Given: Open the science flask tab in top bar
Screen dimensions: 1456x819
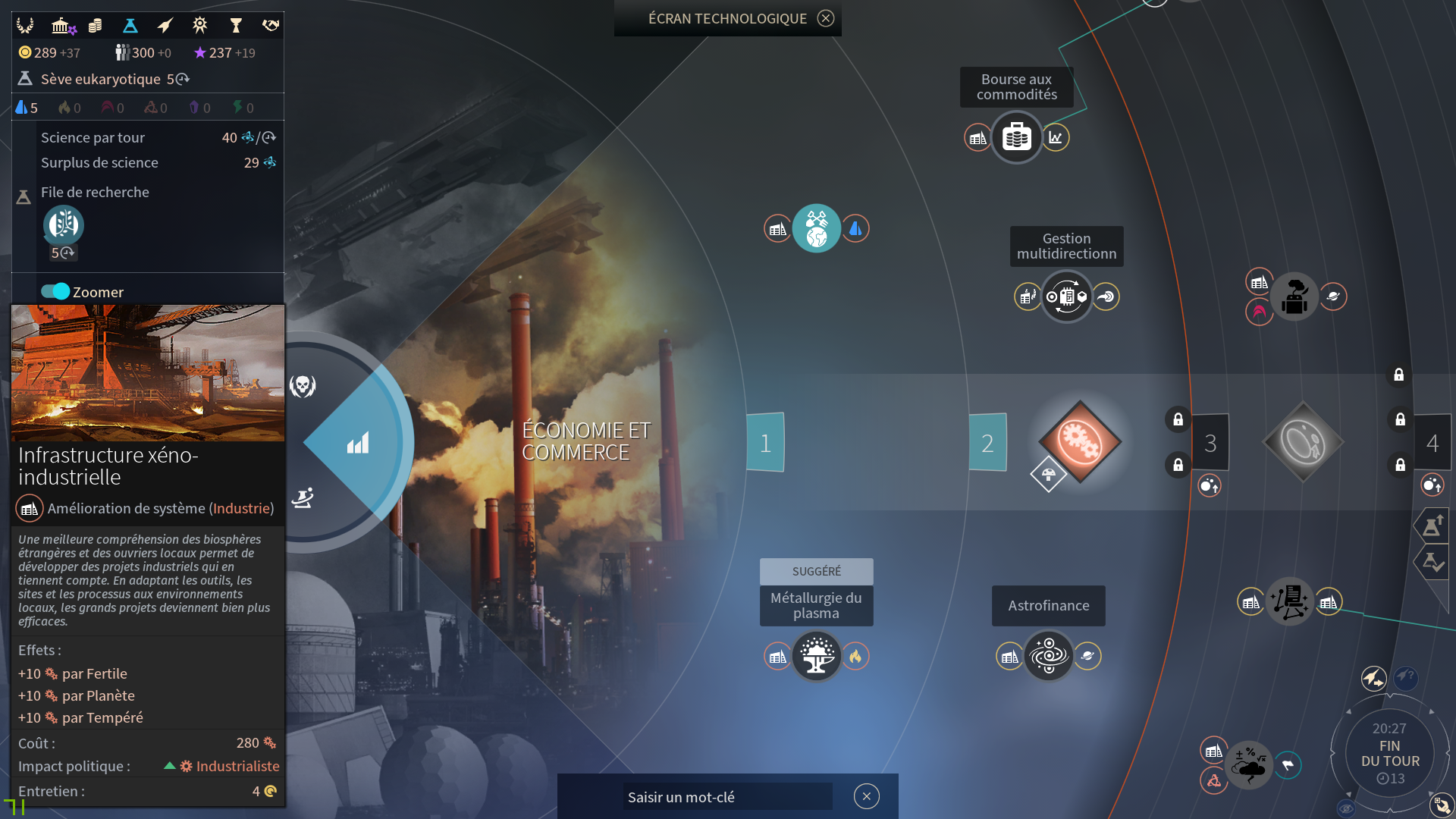Looking at the screenshot, I should pos(130,26).
